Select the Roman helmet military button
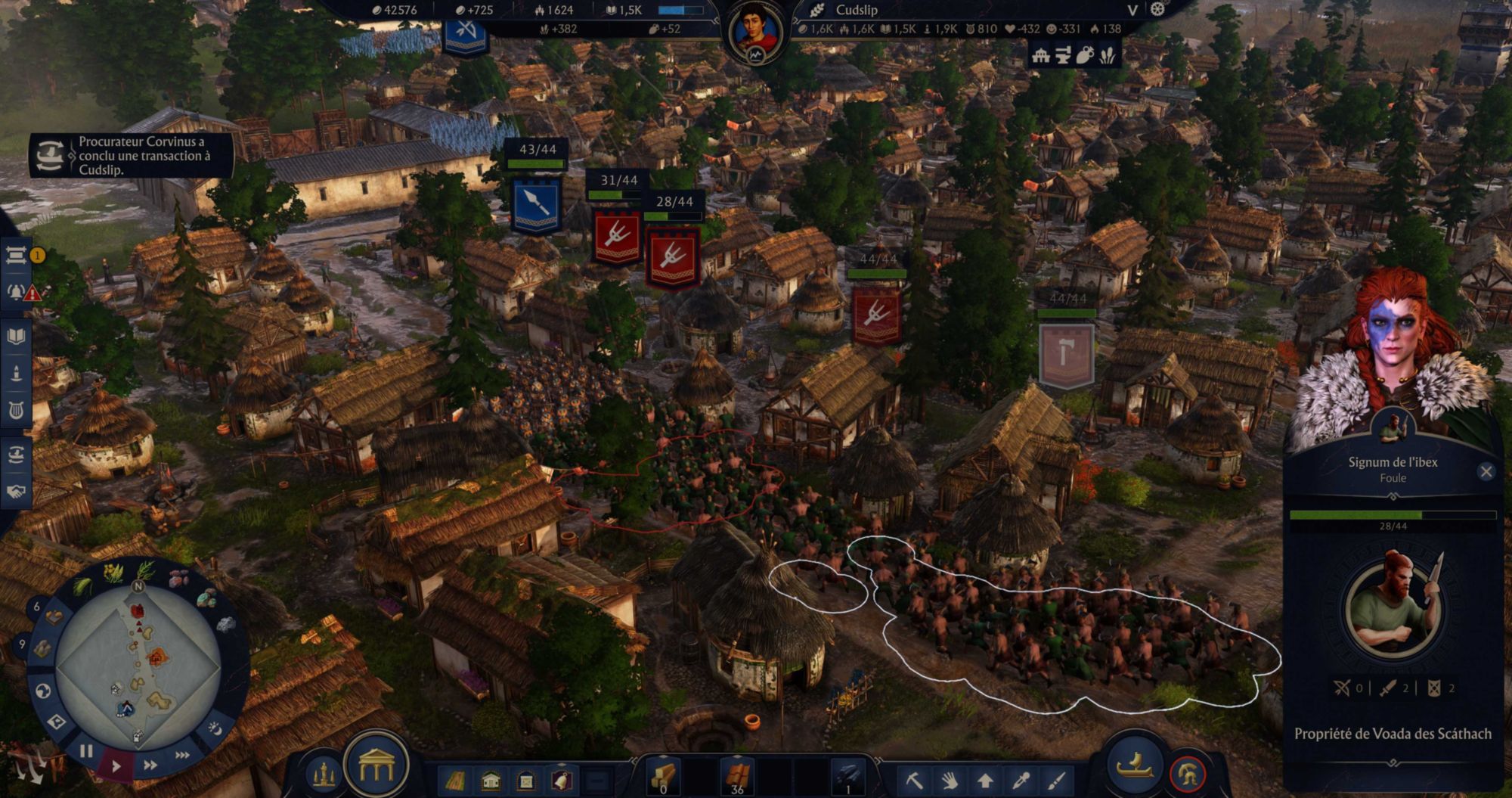1512x798 pixels. click(1188, 774)
